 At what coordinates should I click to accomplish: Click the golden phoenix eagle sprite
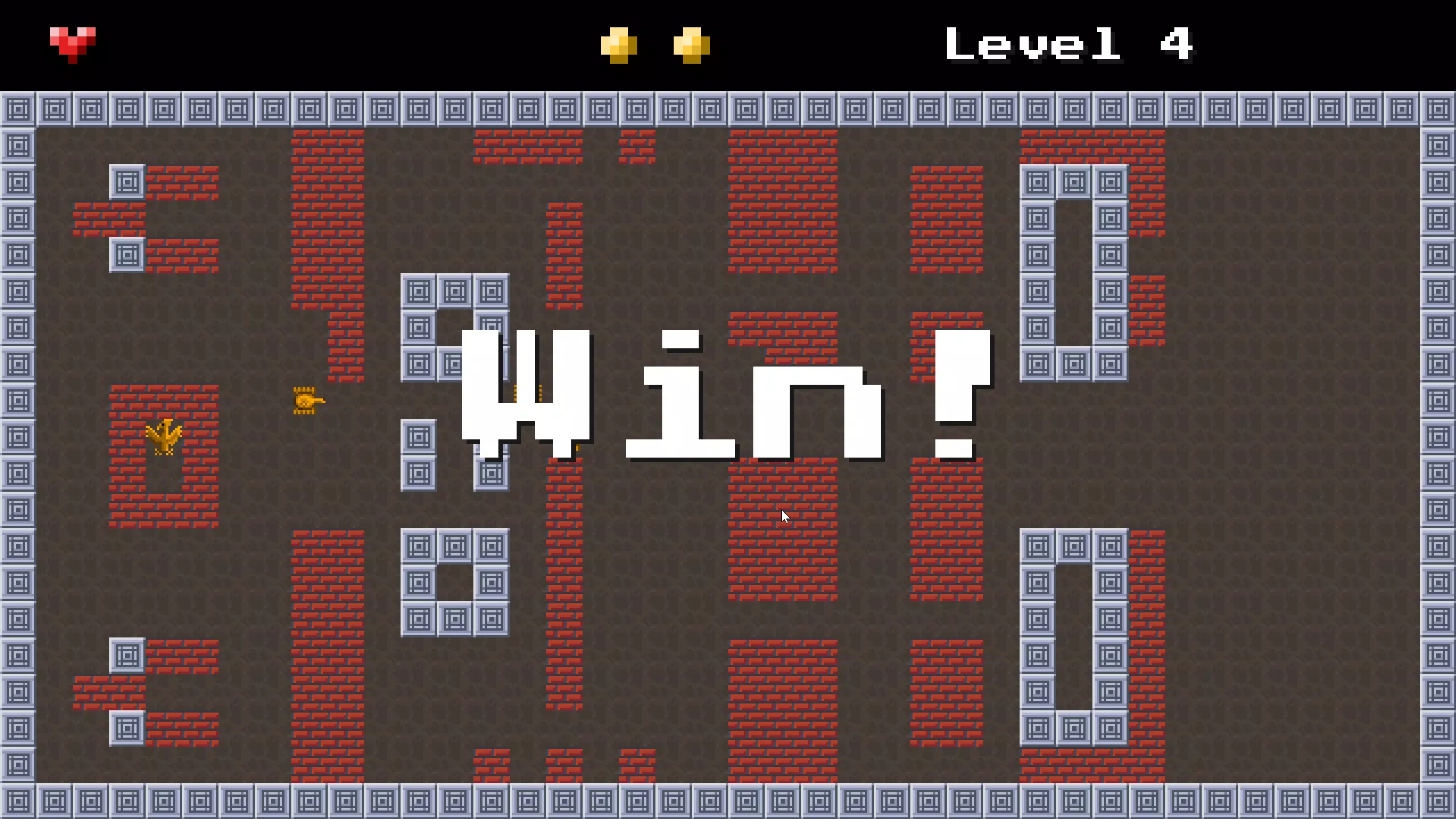(x=164, y=437)
